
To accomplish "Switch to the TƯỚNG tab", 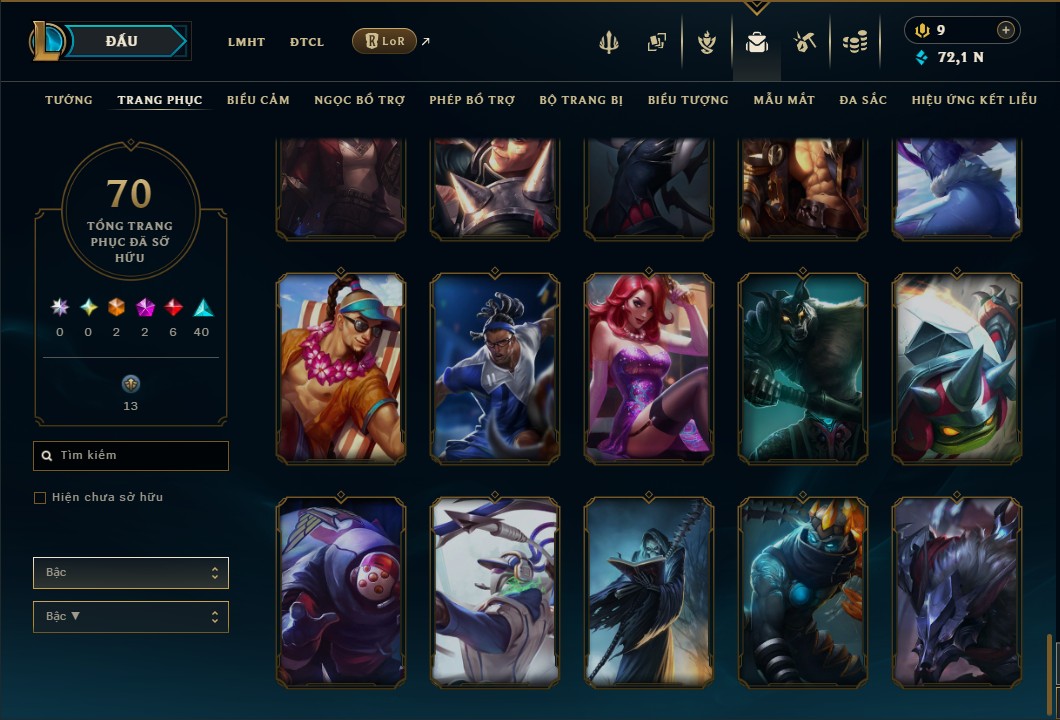I will coord(69,100).
